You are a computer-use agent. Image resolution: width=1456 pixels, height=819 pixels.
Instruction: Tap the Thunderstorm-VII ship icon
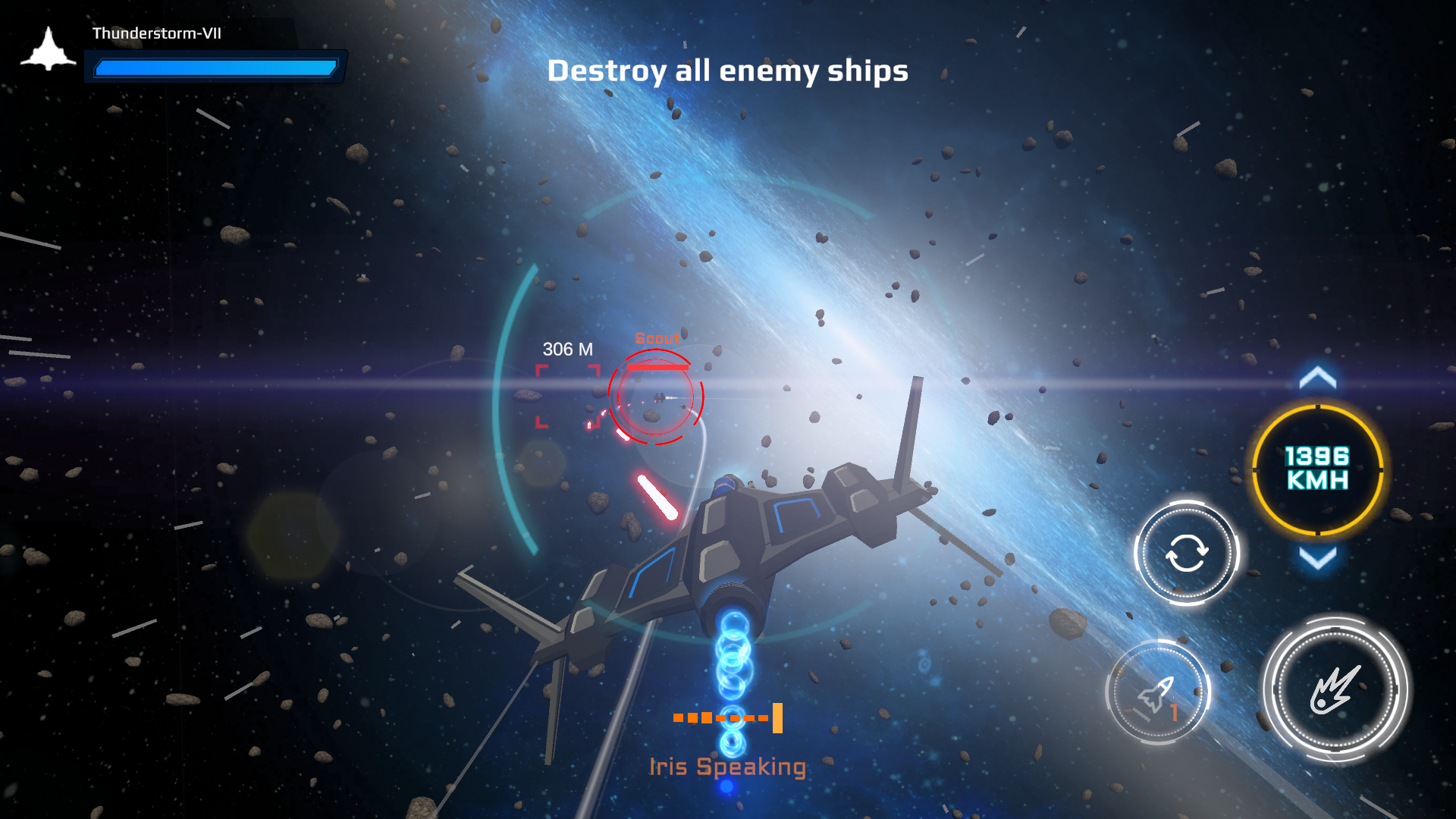(49, 47)
